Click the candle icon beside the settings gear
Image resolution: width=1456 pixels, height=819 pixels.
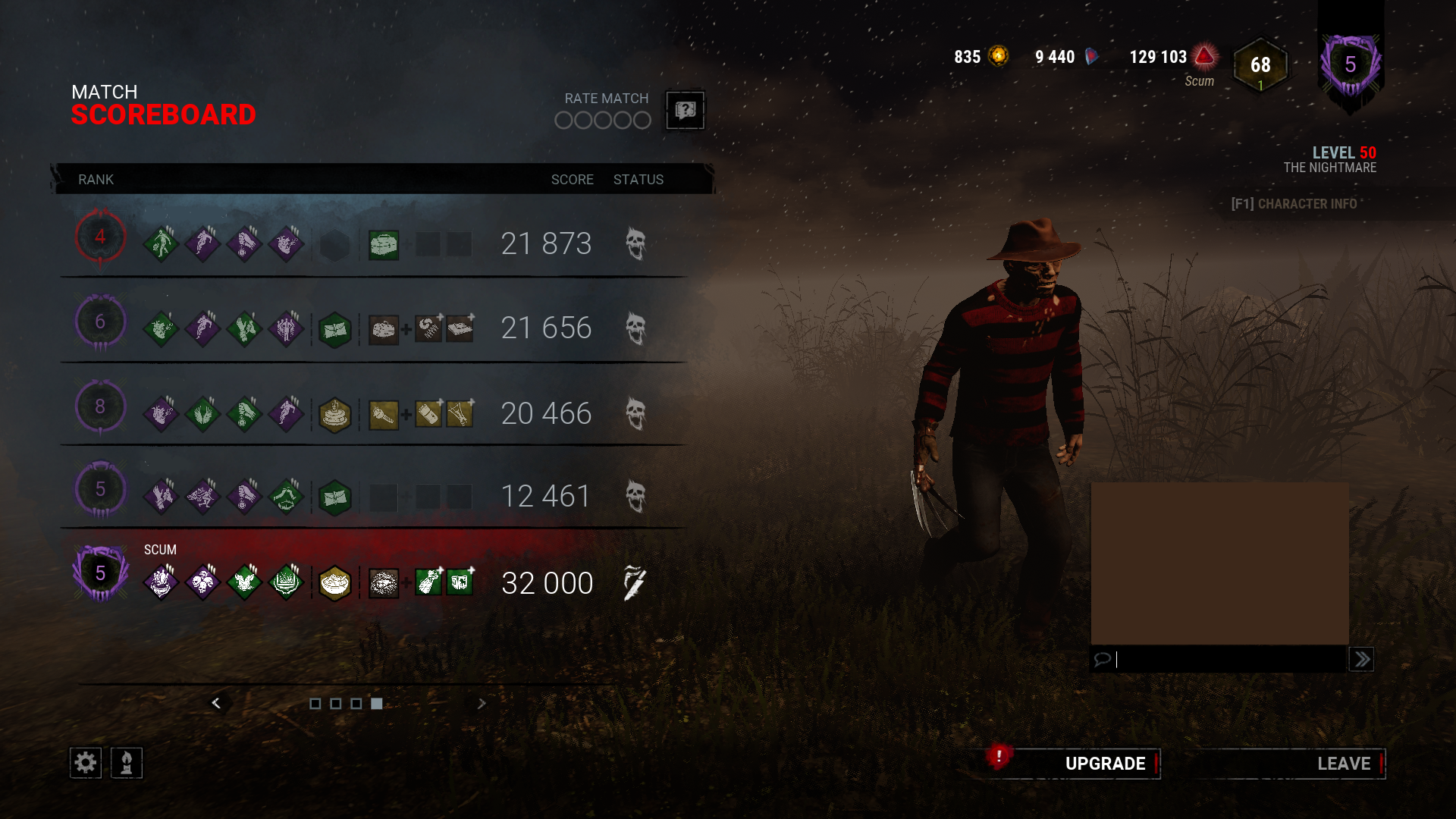pos(127,763)
